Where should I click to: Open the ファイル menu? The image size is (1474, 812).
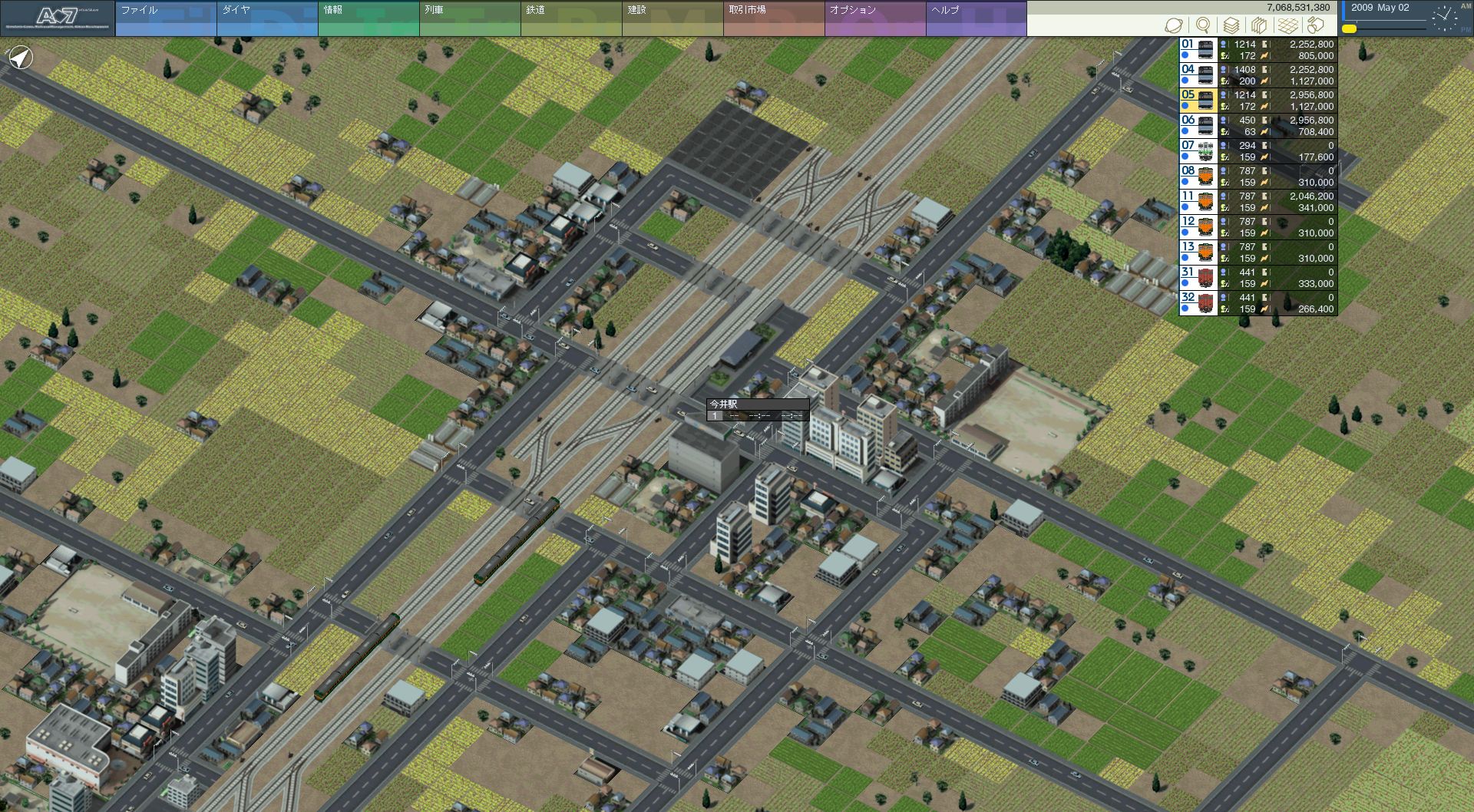tap(165, 18)
